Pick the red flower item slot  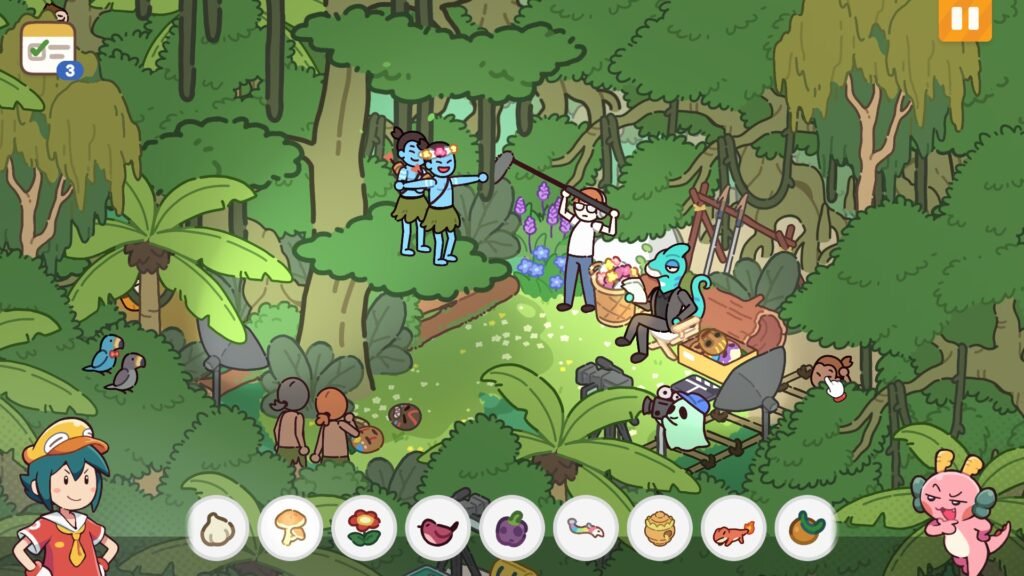click(364, 528)
